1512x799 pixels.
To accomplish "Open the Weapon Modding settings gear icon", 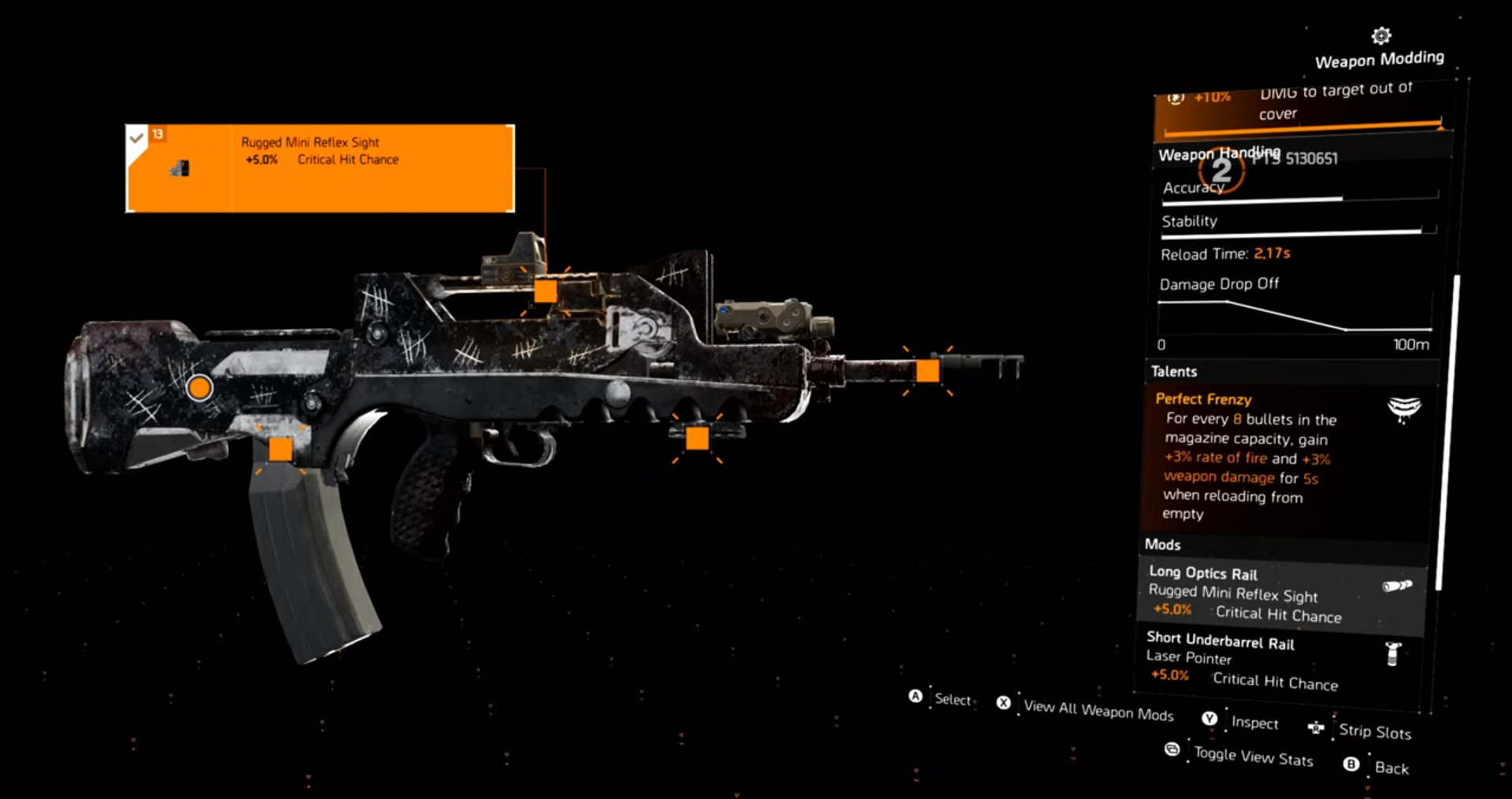I will [x=1380, y=35].
